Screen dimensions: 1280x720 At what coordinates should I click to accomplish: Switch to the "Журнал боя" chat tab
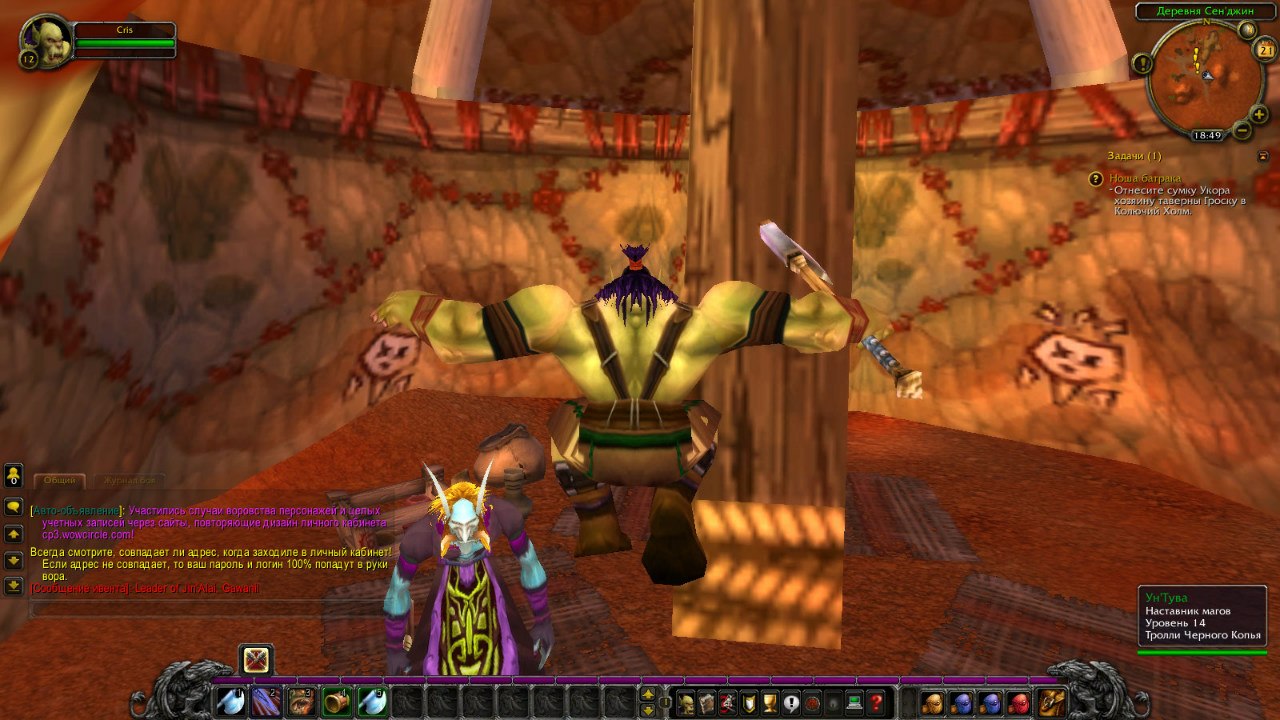click(x=126, y=481)
